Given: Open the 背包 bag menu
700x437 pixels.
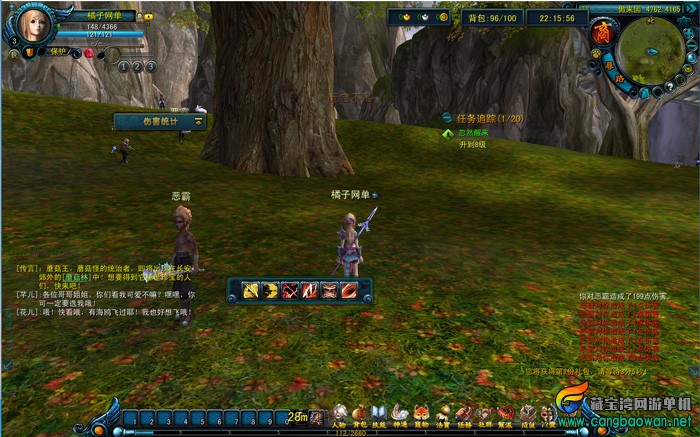Looking at the screenshot, I should click(x=359, y=414).
